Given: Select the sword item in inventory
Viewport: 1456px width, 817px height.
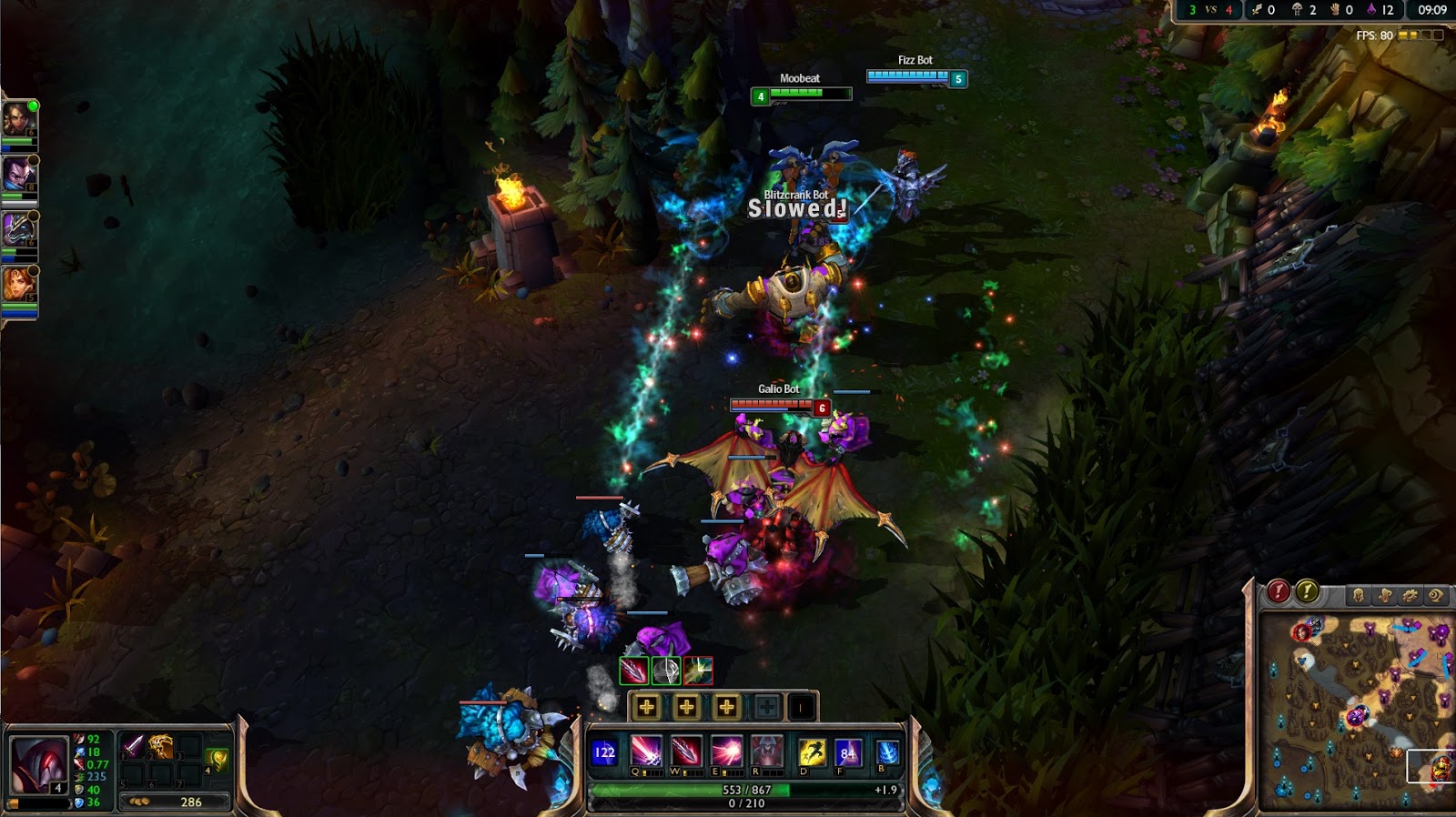Looking at the screenshot, I should point(134,747).
